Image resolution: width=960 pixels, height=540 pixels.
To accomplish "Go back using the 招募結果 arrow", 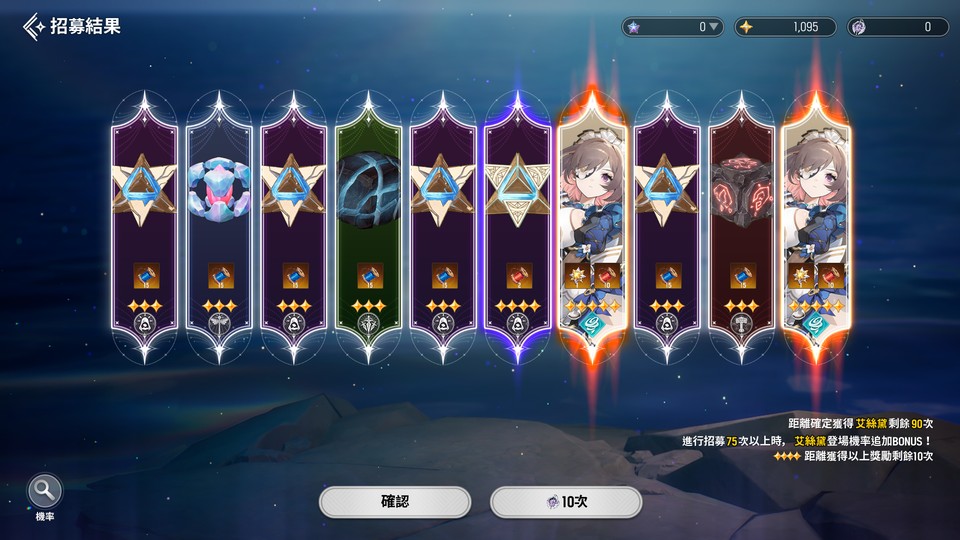I will pos(35,26).
